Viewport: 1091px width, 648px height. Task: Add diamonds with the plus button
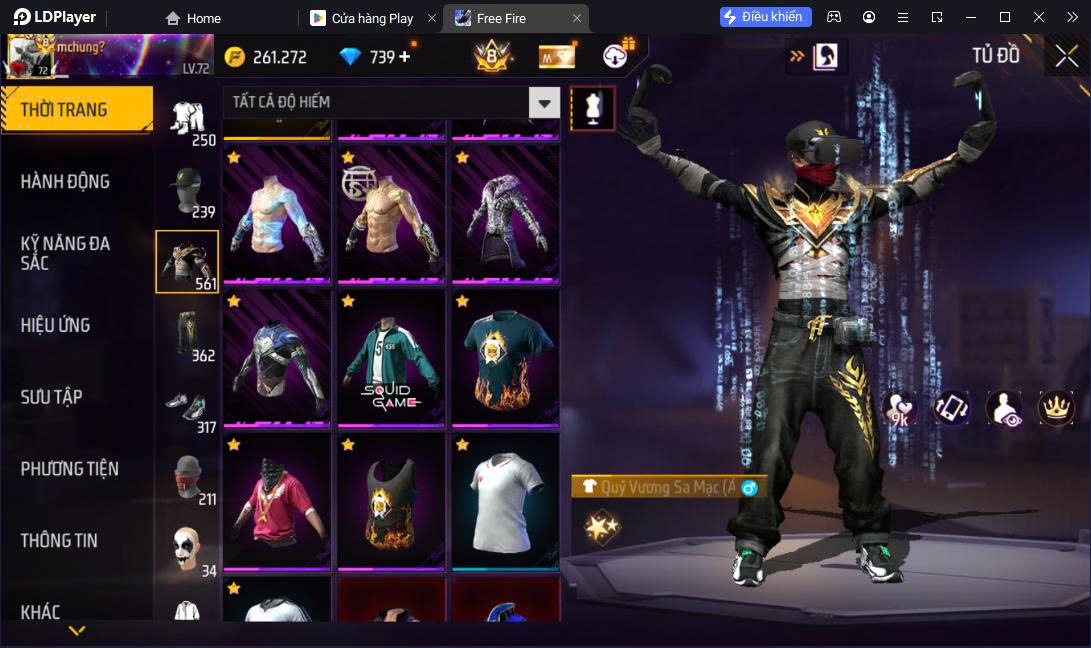pyautogui.click(x=405, y=57)
